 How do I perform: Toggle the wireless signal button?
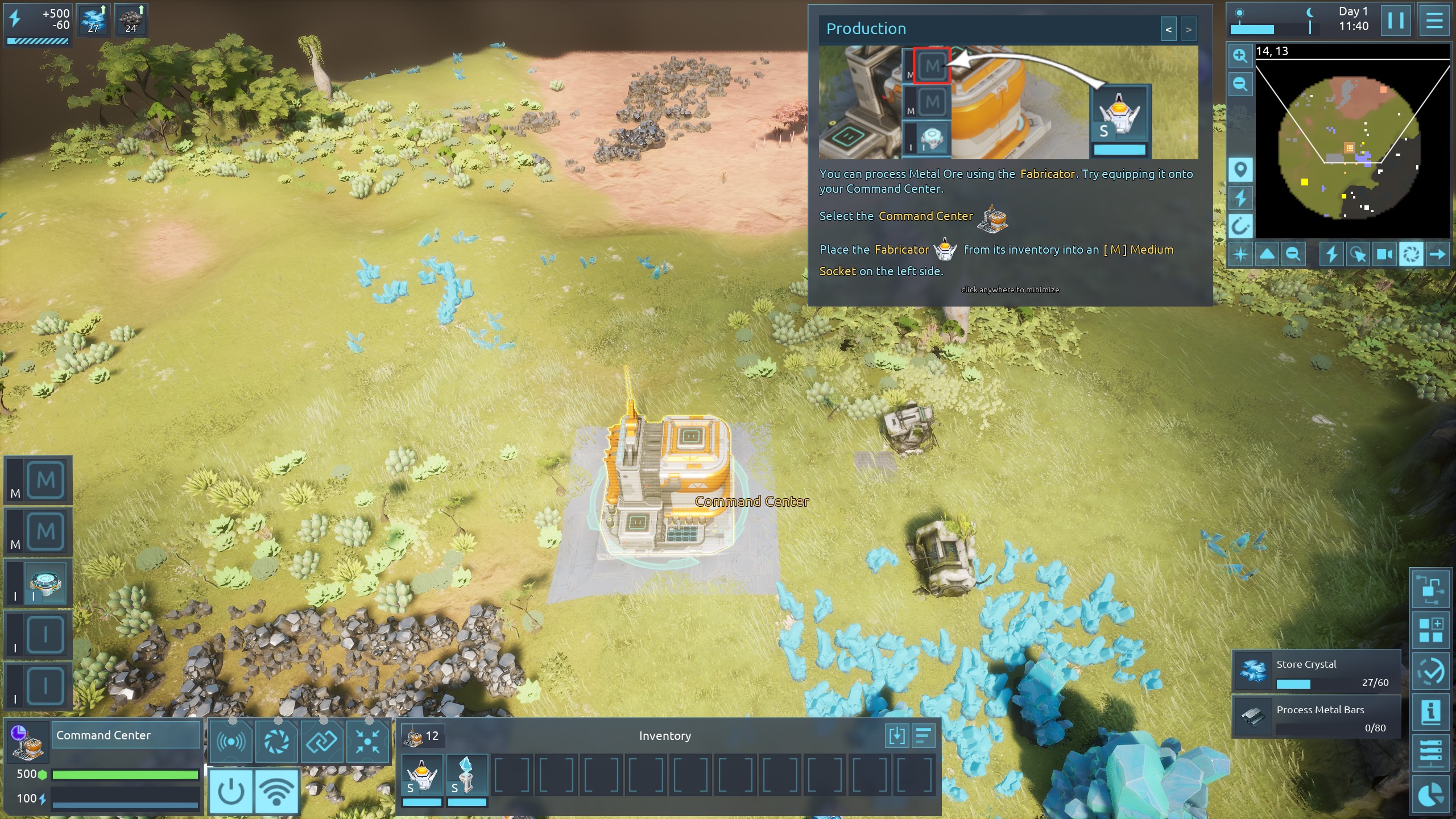(x=276, y=791)
